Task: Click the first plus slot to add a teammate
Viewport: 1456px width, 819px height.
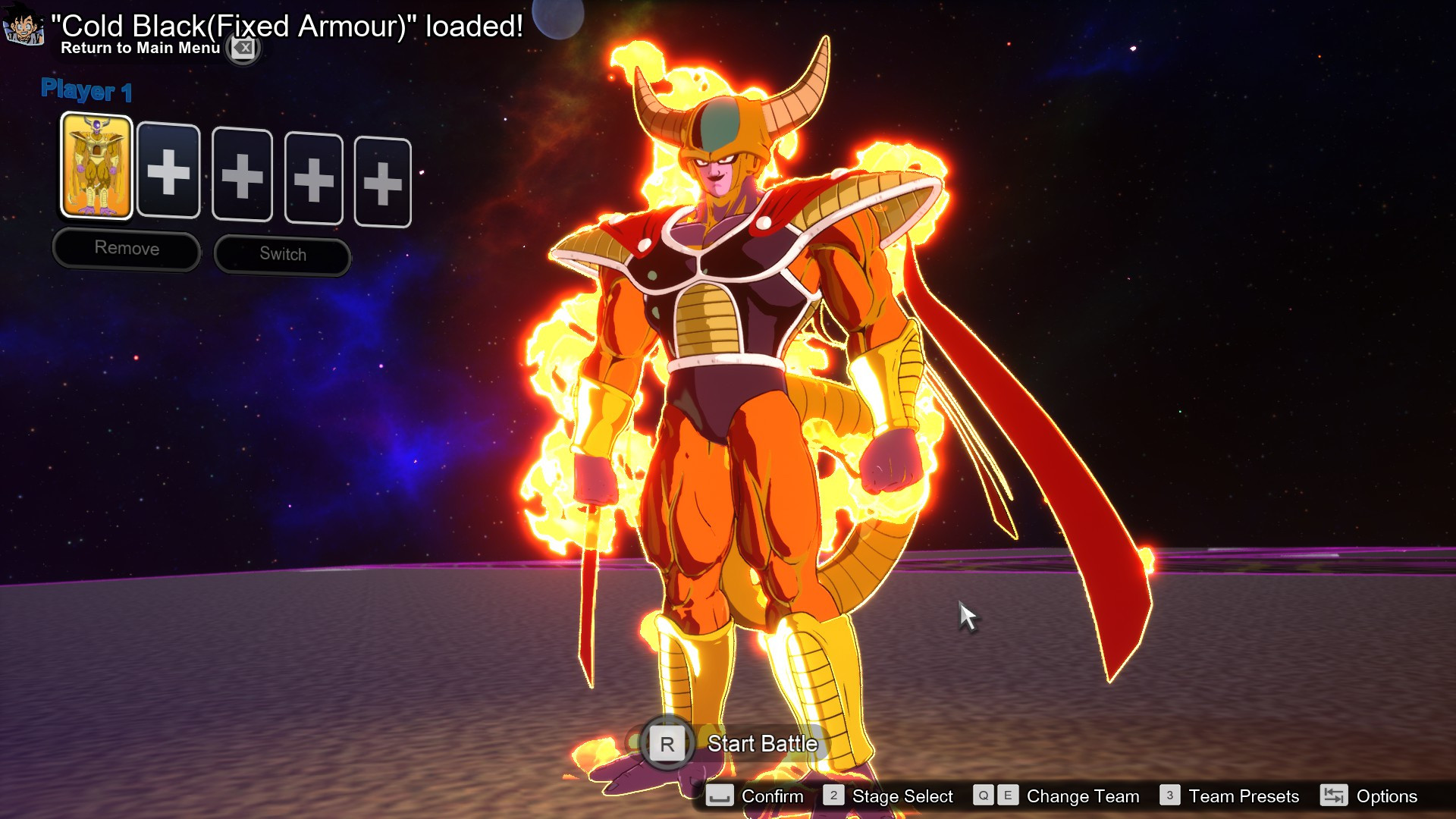Action: tap(168, 174)
